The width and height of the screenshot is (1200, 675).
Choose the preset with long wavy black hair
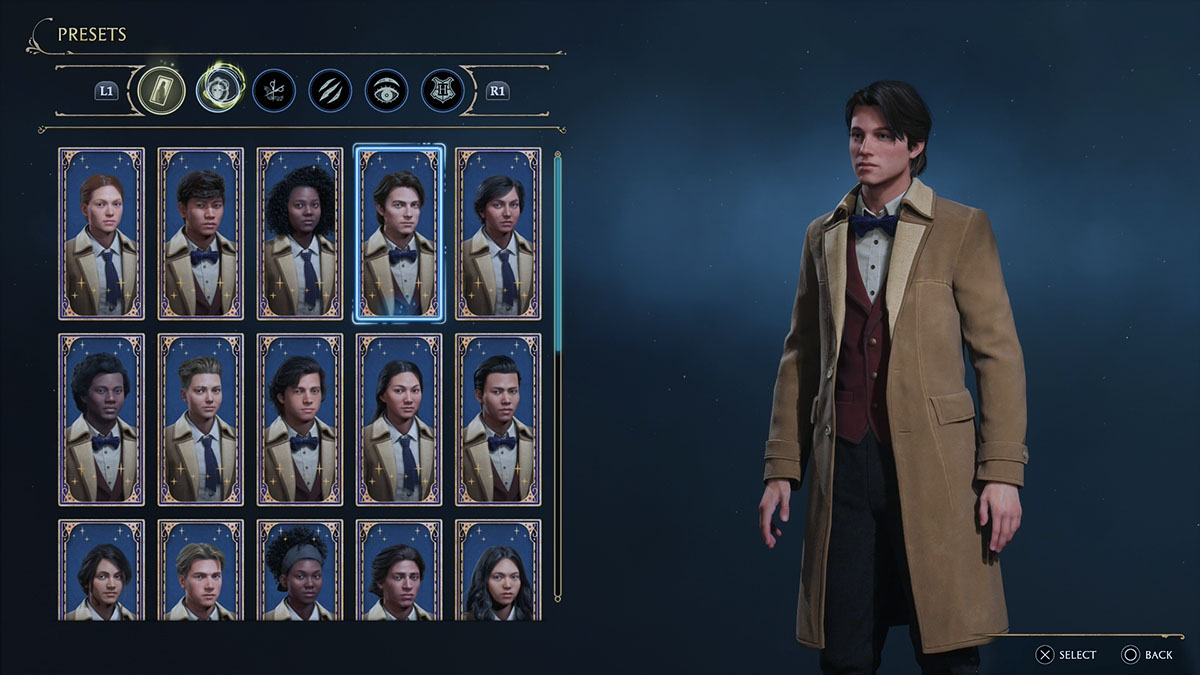tap(497, 569)
